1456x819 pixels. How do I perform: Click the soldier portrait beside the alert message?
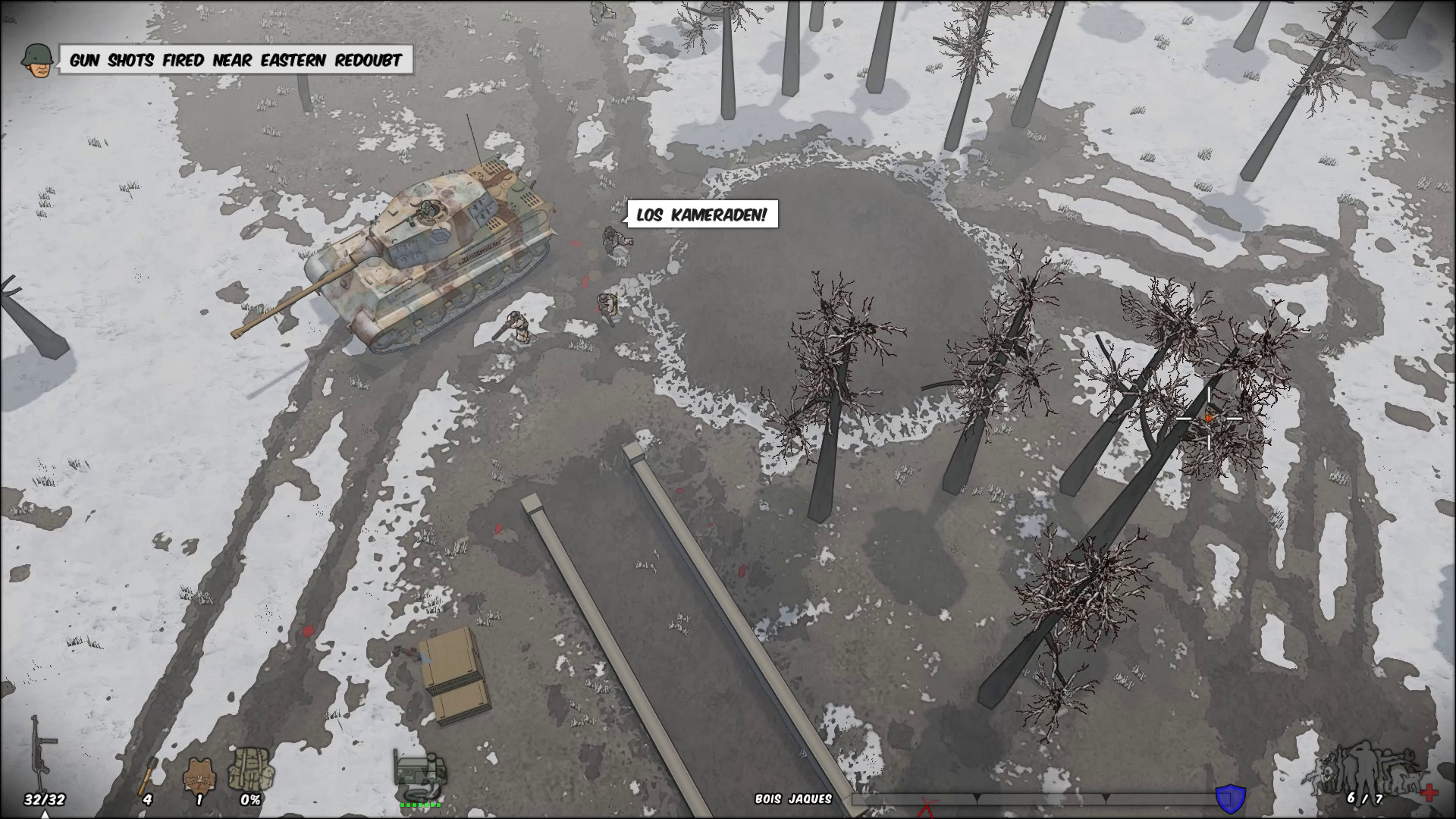click(36, 61)
